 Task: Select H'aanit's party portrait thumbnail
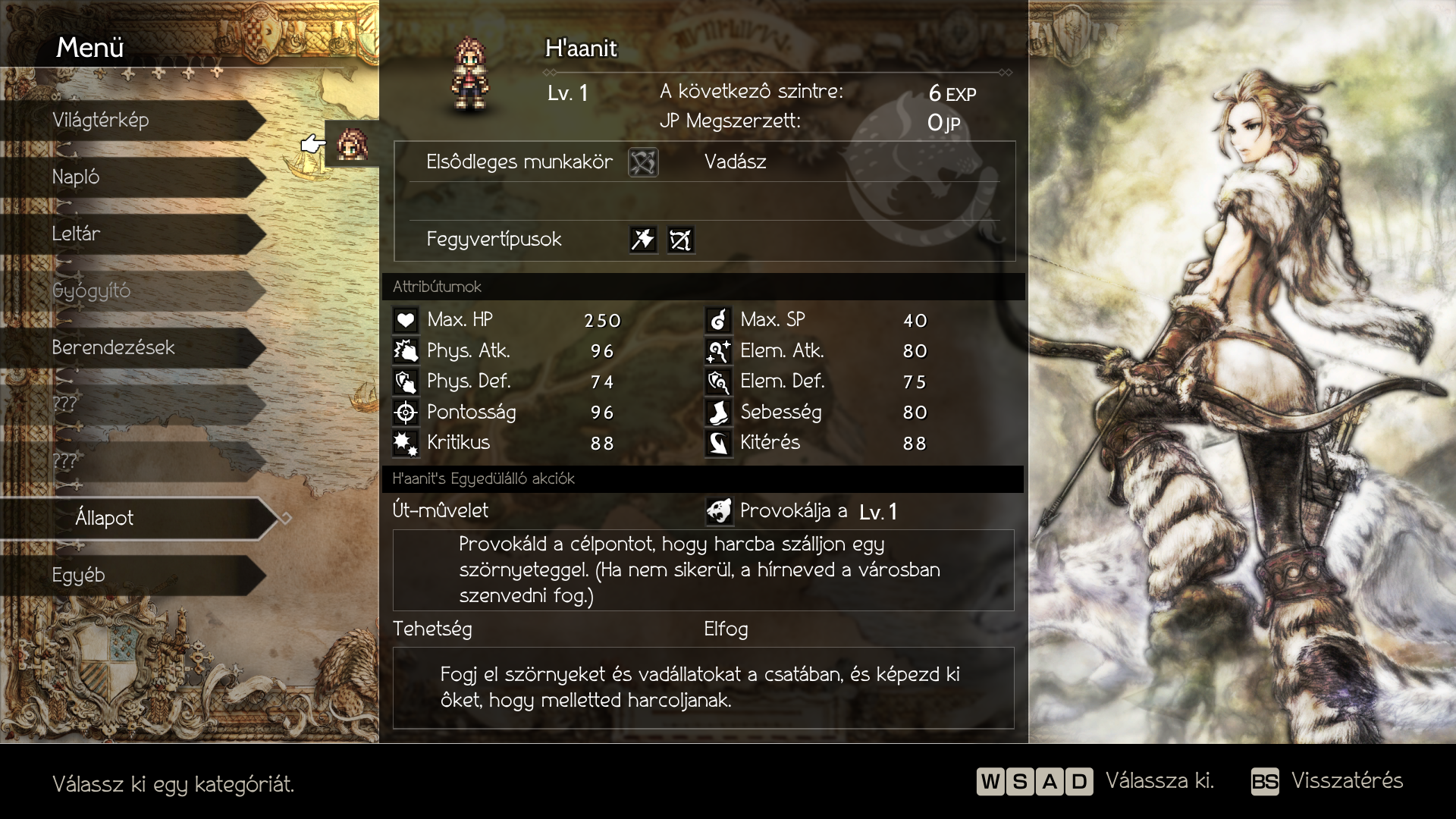pos(352,143)
